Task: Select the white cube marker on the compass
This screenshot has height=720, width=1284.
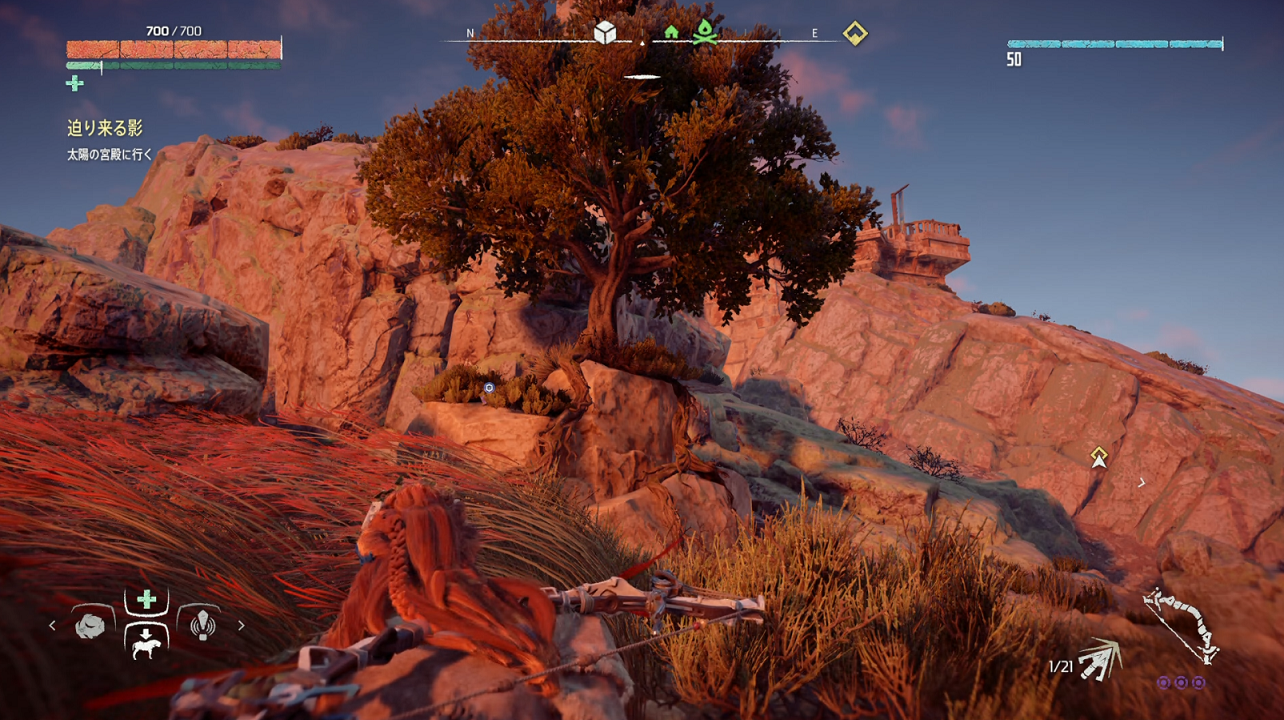Action: click(605, 33)
